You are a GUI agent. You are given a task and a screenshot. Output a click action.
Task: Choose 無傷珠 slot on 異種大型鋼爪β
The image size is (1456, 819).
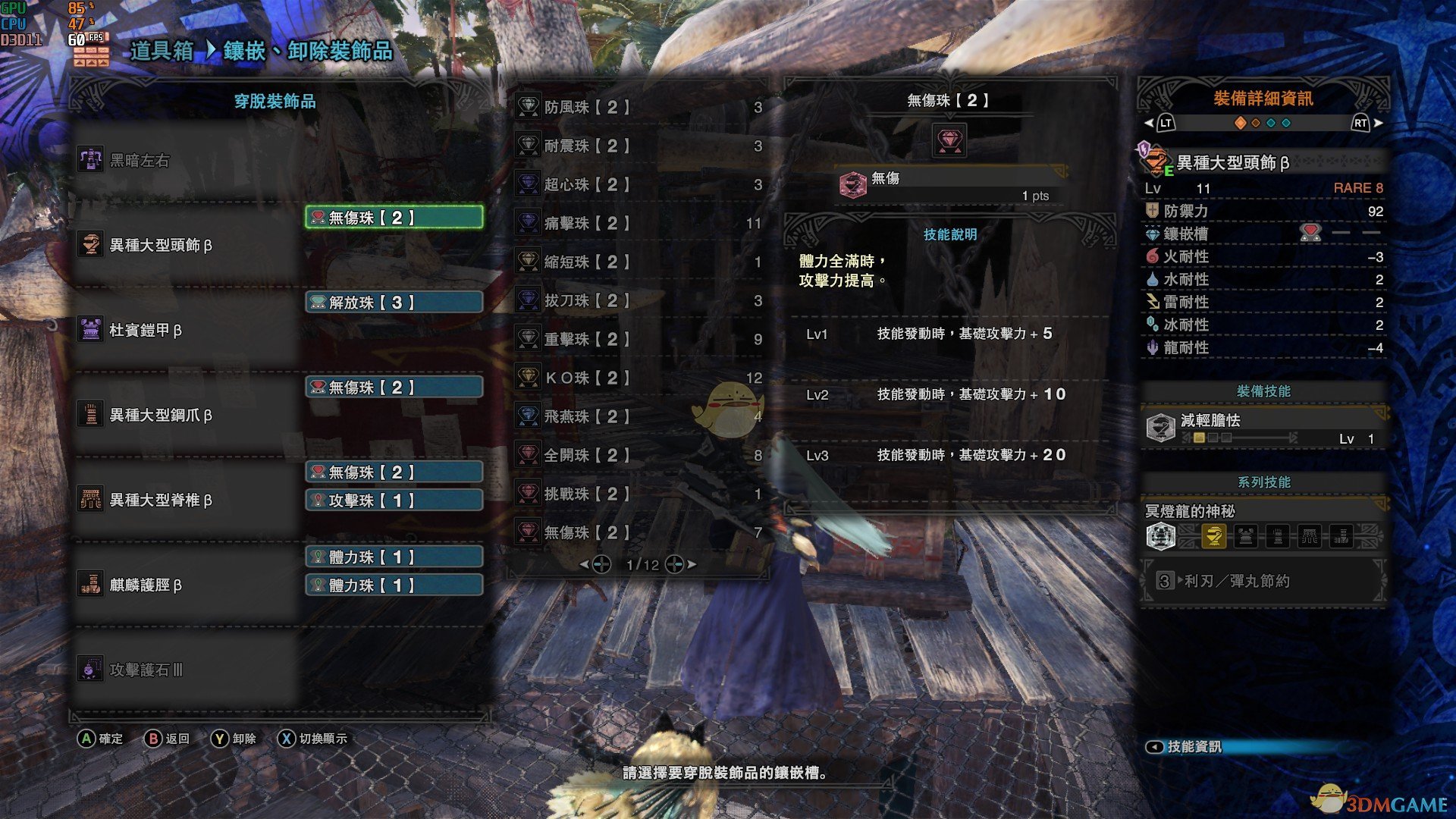point(394,388)
